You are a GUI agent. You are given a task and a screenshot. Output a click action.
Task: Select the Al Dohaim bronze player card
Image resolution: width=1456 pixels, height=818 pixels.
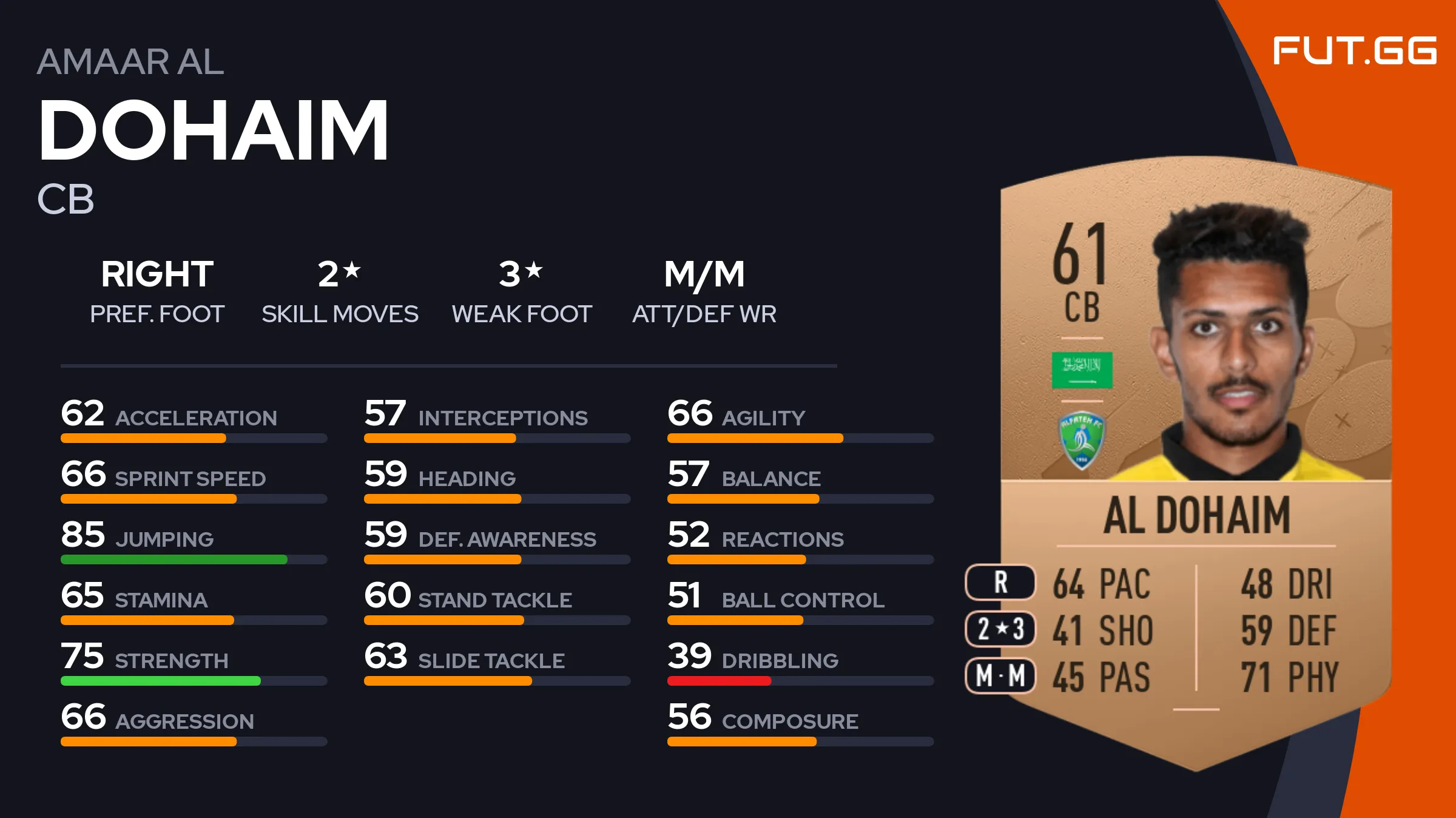1195,461
